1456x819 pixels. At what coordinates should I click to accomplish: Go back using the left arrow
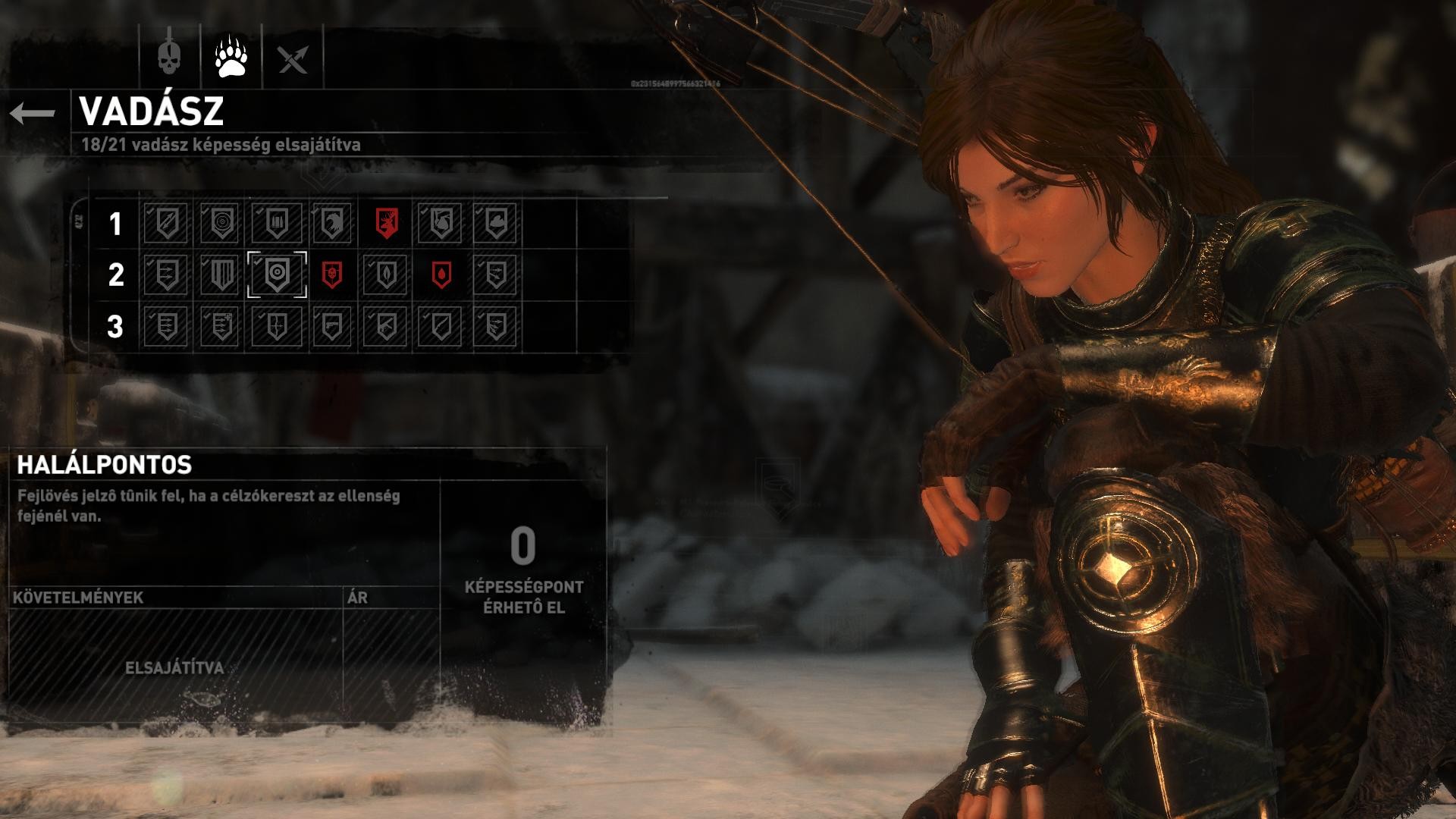33,114
